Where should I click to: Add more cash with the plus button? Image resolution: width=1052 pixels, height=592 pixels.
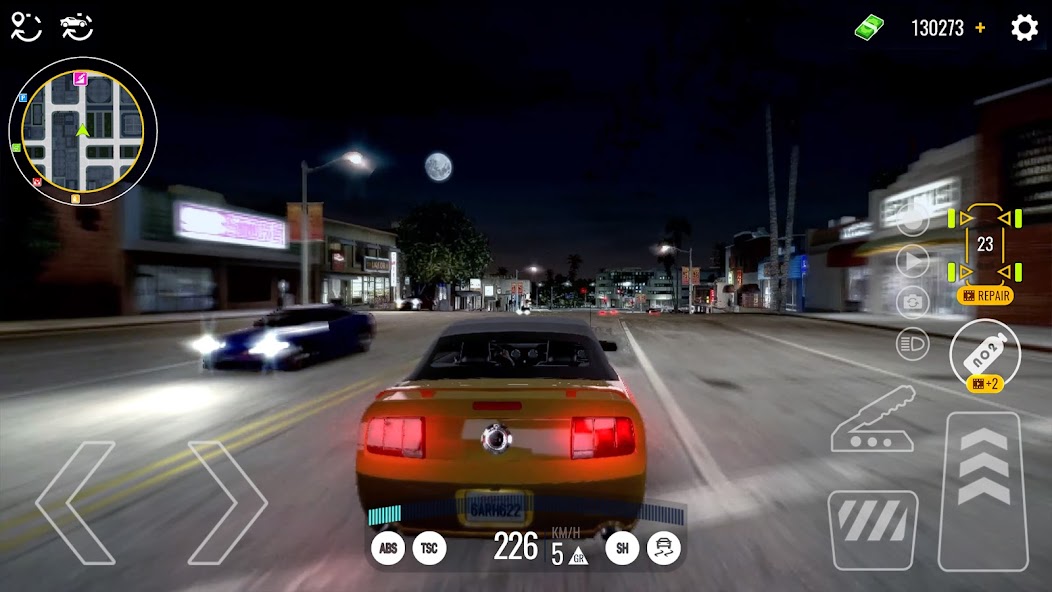(x=980, y=28)
